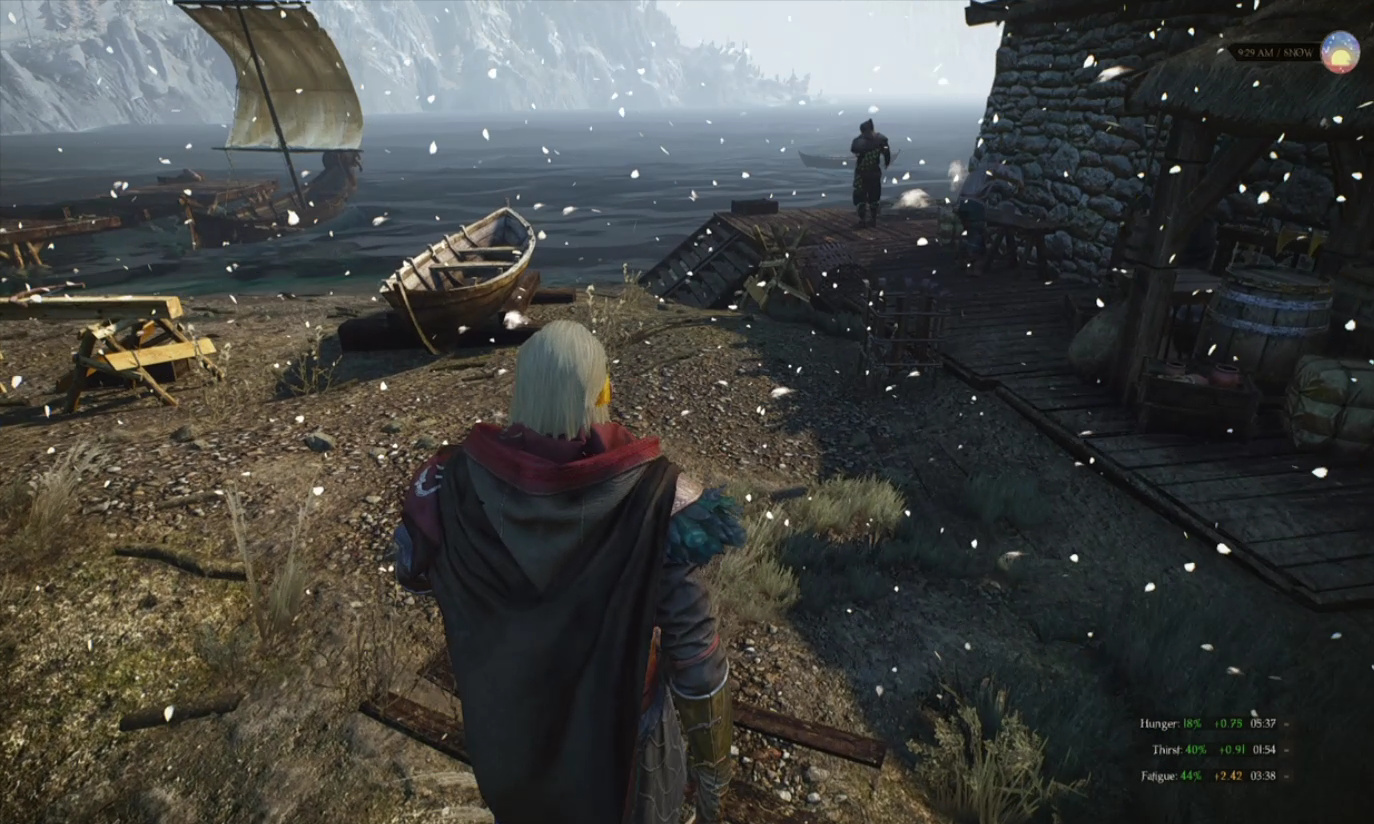Click the sun weather clock icon

tap(1339, 52)
